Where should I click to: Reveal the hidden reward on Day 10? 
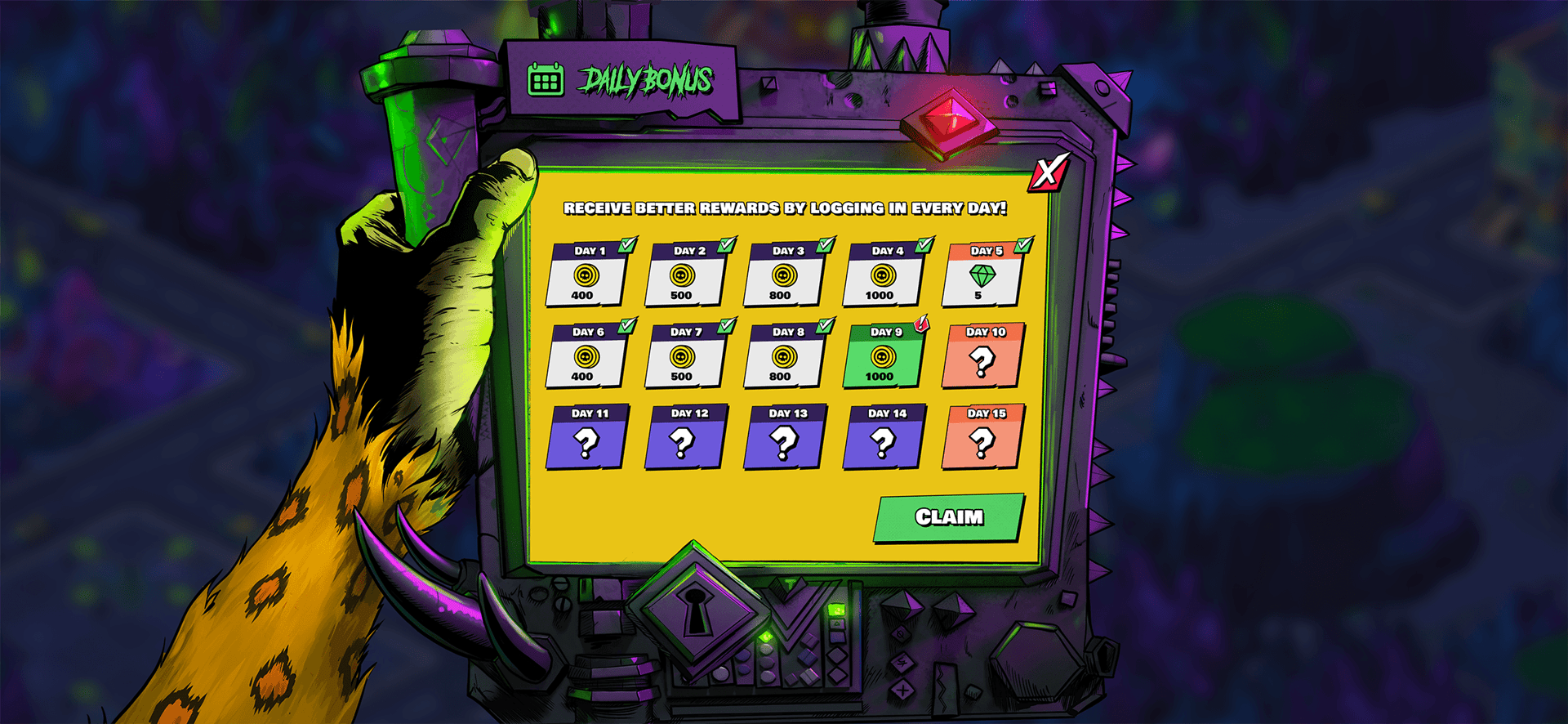click(982, 362)
